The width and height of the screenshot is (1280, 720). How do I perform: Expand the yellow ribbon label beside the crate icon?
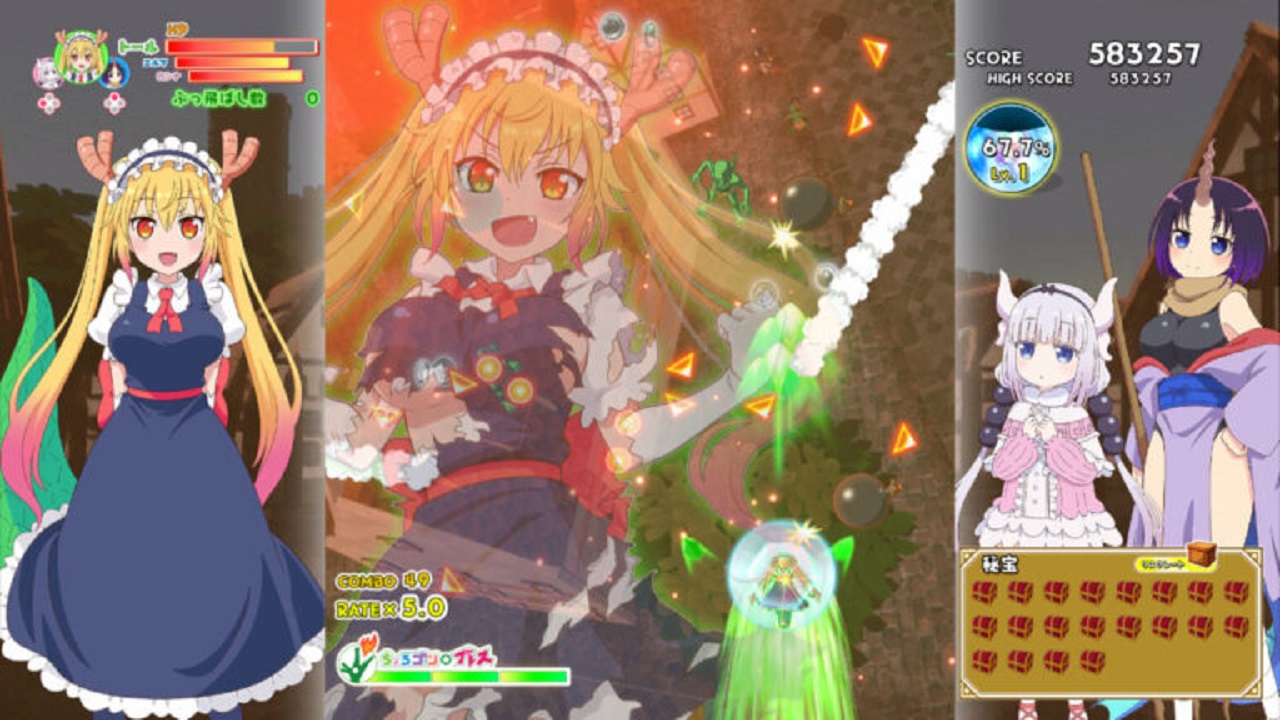click(x=1161, y=565)
